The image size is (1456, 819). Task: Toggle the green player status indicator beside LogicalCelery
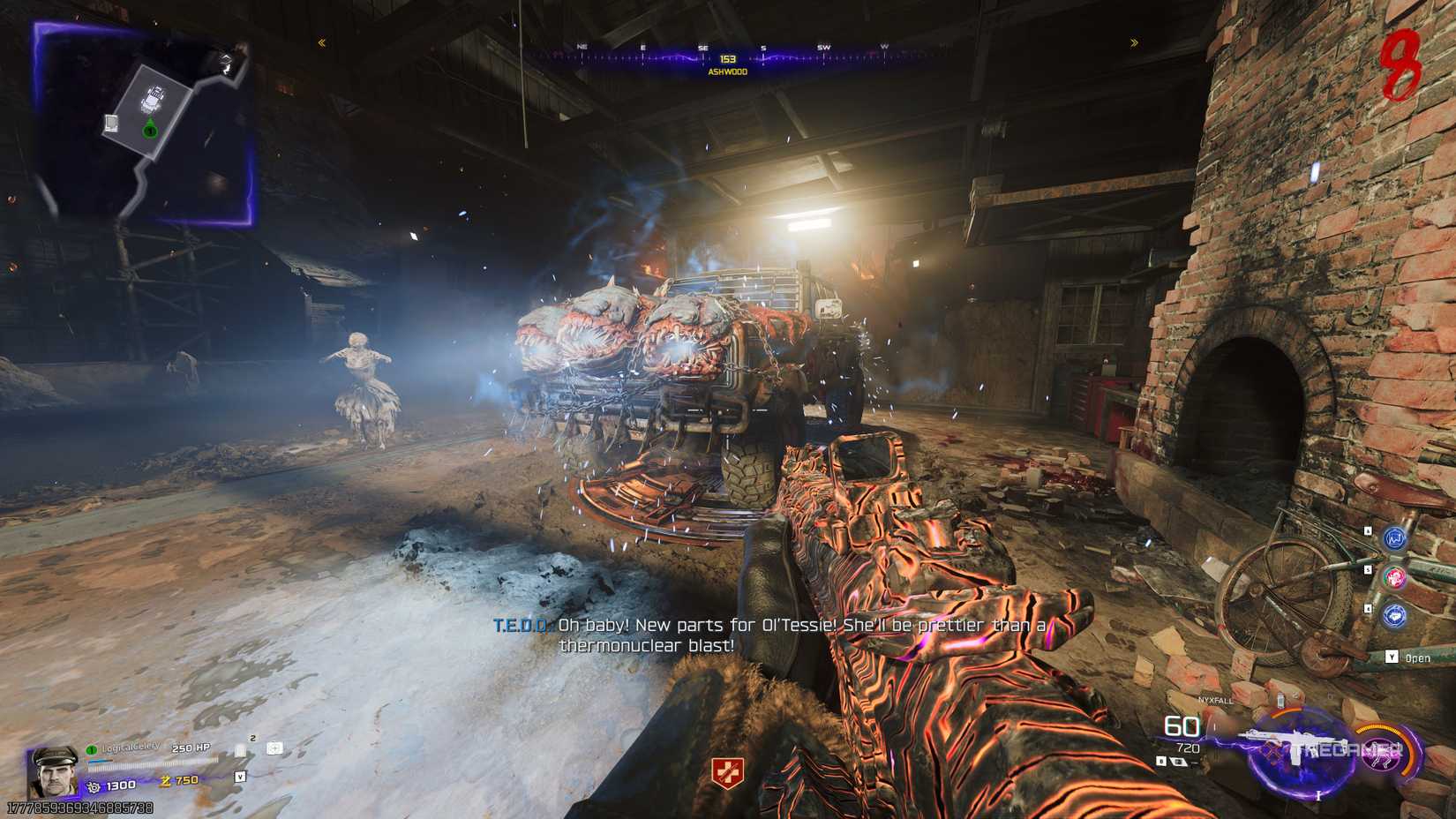click(x=92, y=750)
